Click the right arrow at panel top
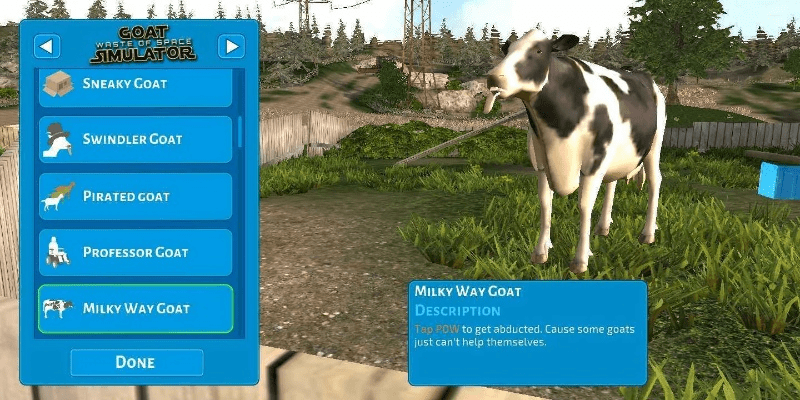 click(231, 46)
